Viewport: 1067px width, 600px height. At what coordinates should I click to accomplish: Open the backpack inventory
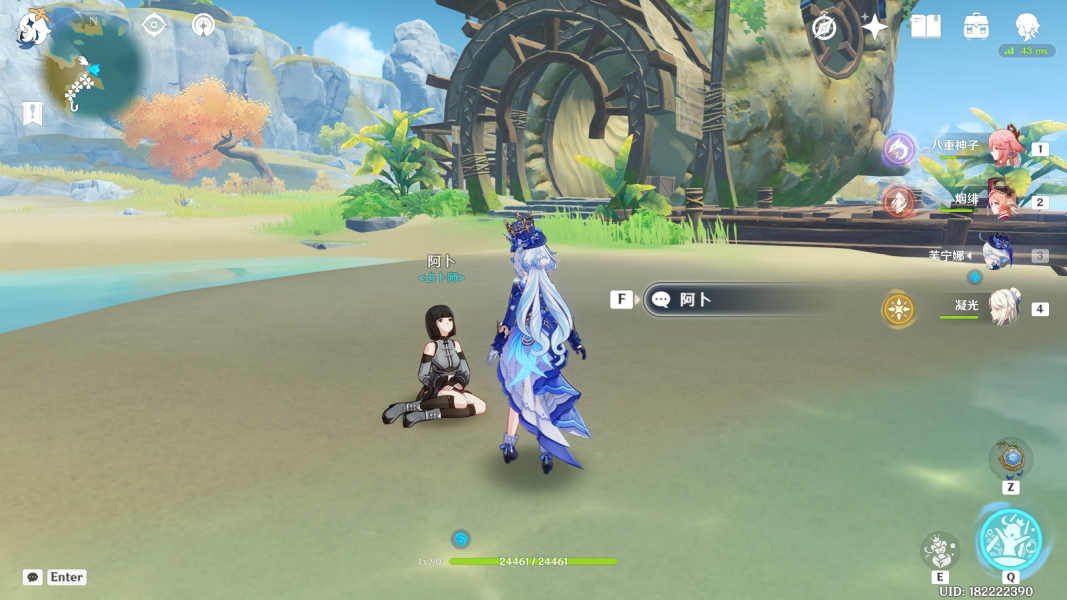976,27
